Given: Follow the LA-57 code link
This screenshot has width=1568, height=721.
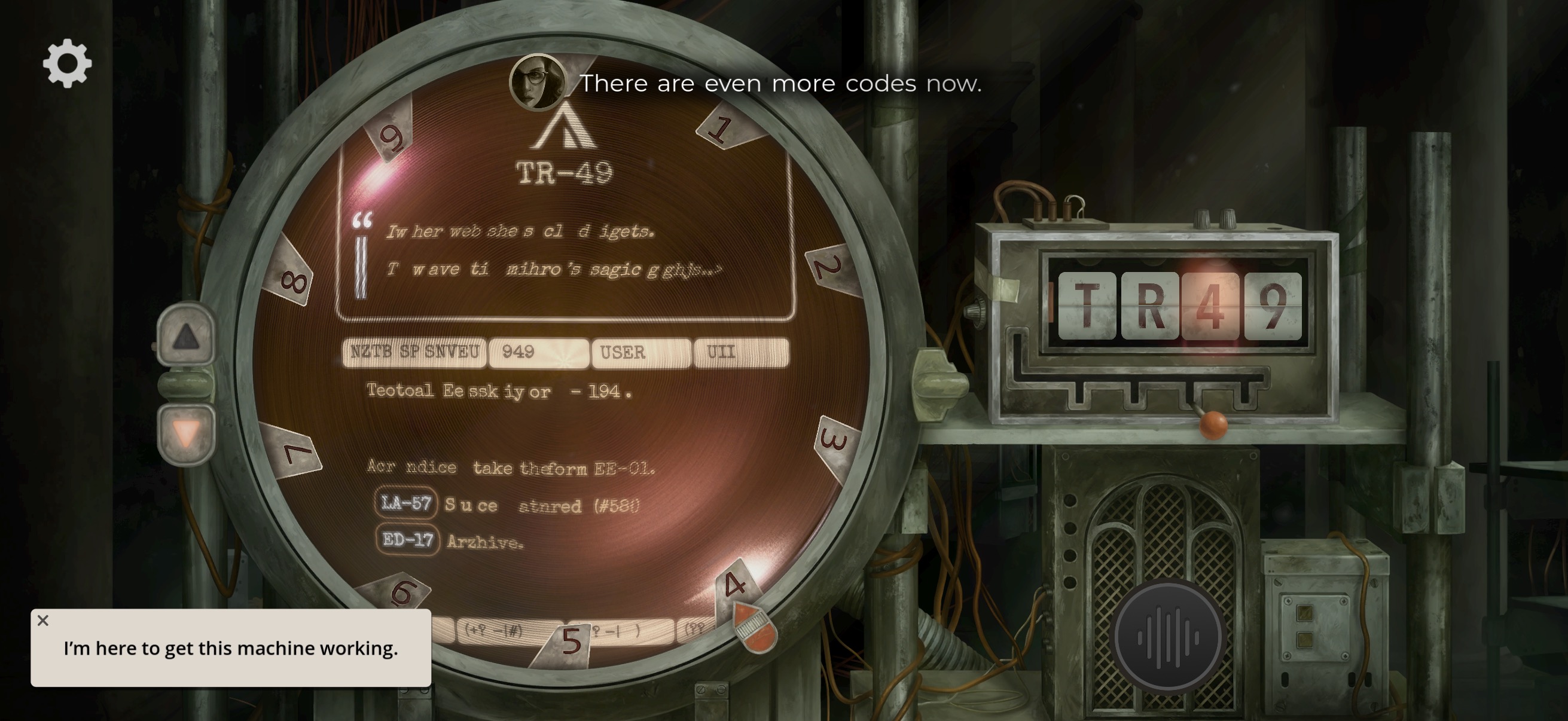Looking at the screenshot, I should click(x=405, y=503).
